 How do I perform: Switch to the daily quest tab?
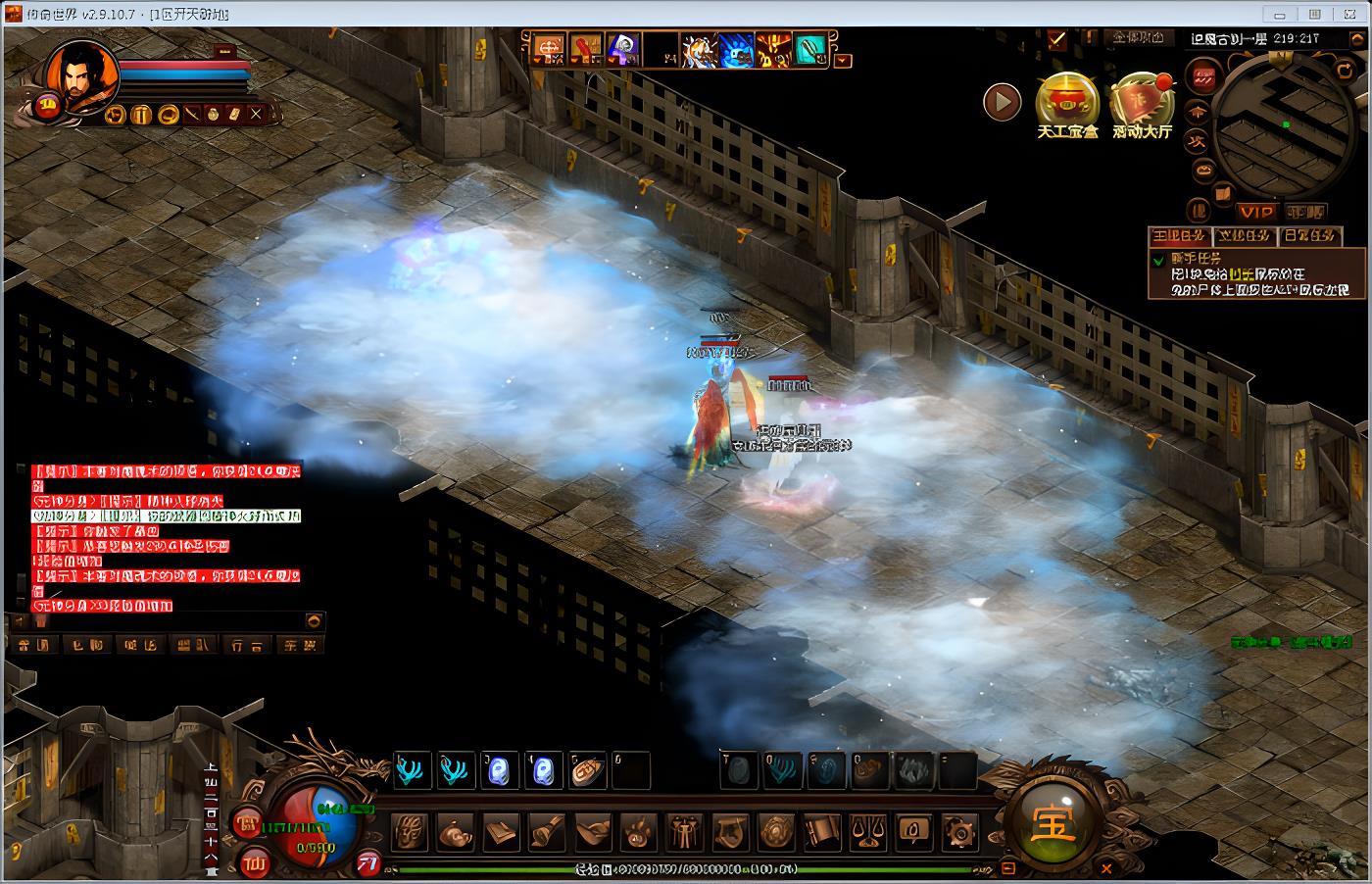[1309, 236]
